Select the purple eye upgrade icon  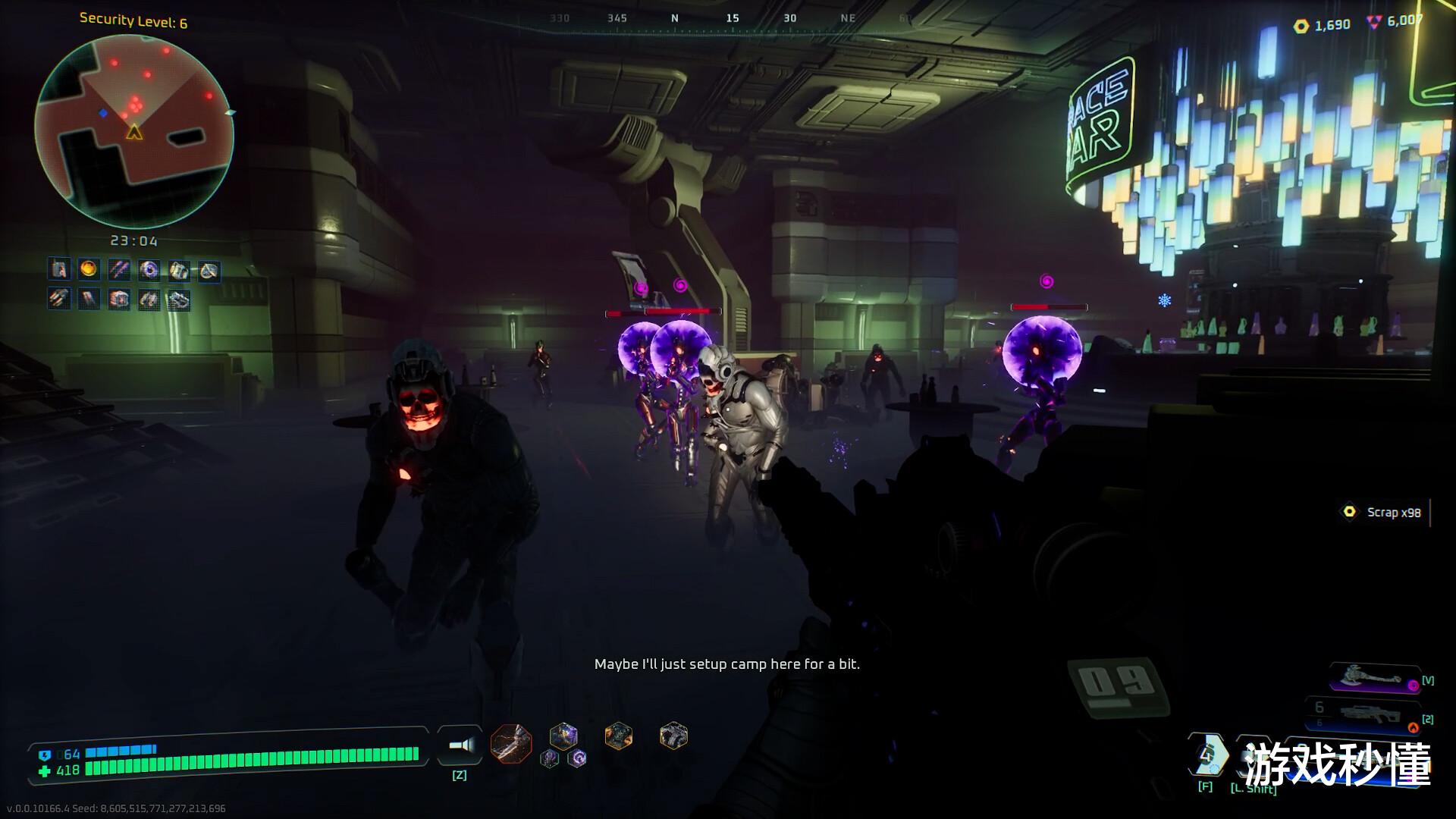[x=149, y=269]
